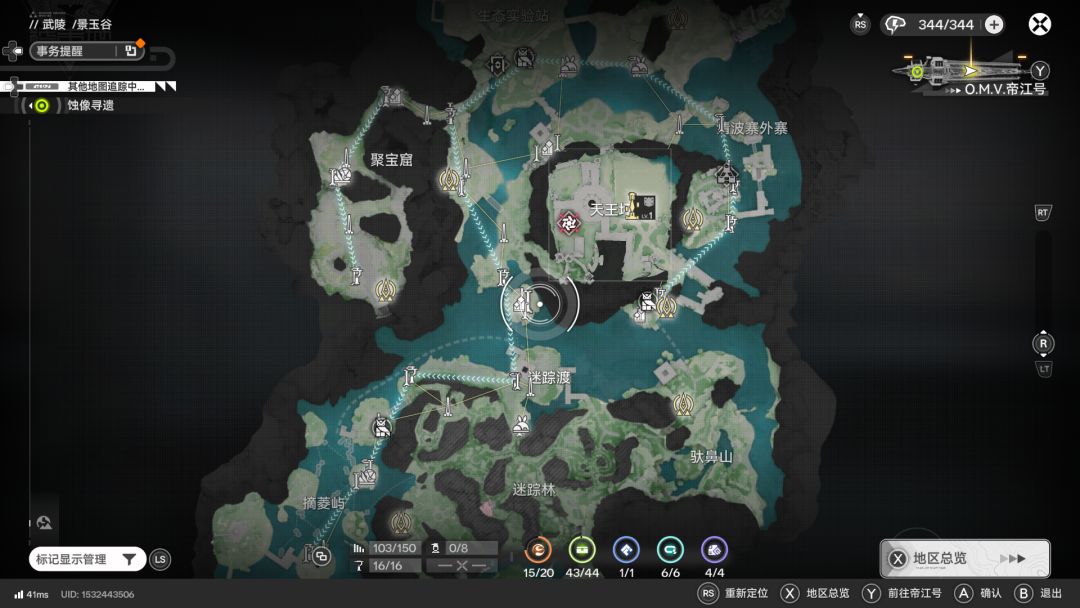
Task: Click the blue collectible counter showing 1/1
Action: (626, 550)
